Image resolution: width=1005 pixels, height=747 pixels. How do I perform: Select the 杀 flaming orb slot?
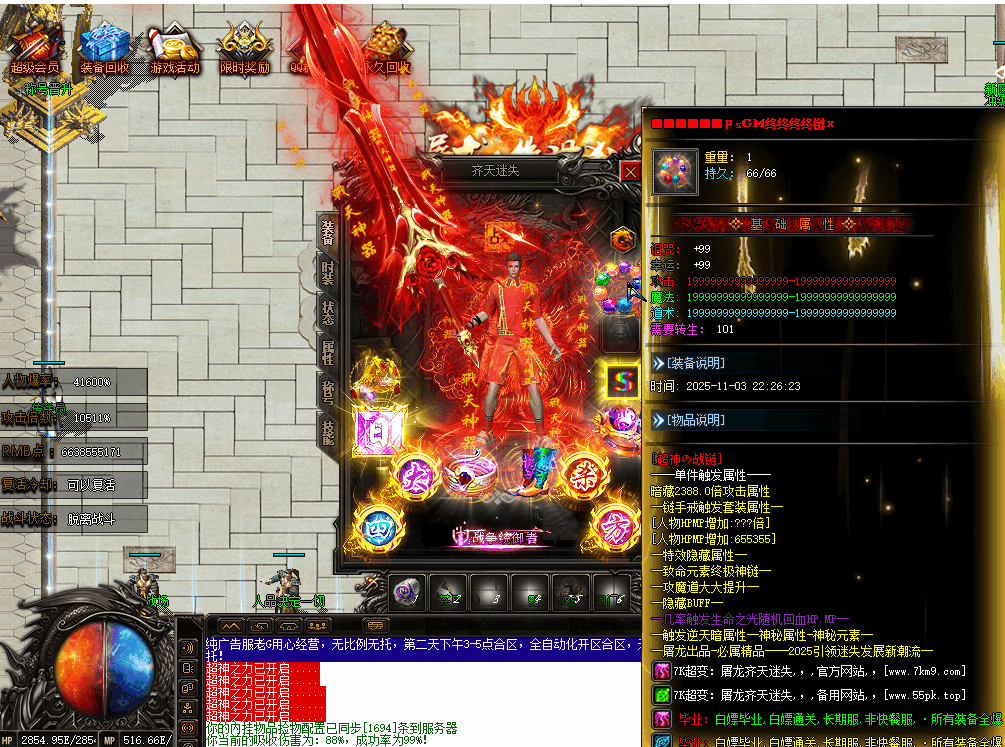[x=579, y=473]
